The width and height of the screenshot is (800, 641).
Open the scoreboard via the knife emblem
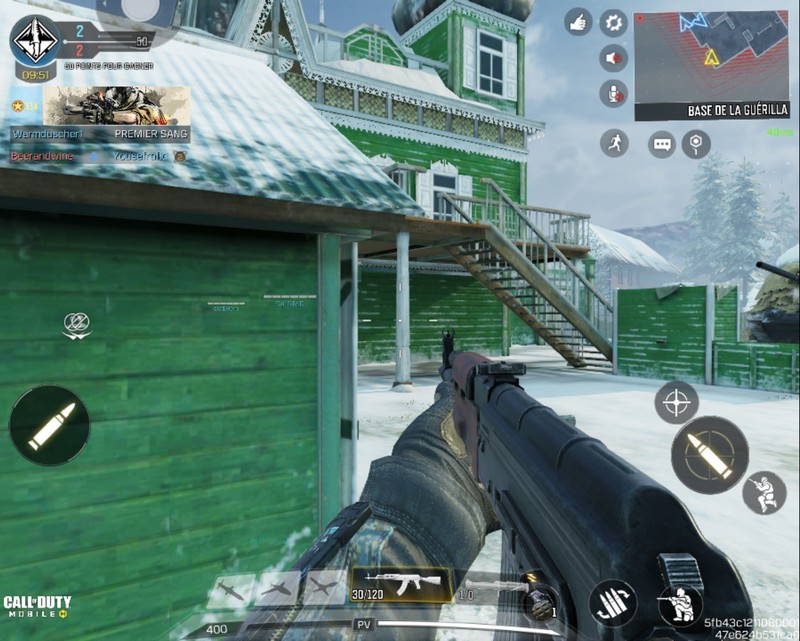(x=34, y=38)
